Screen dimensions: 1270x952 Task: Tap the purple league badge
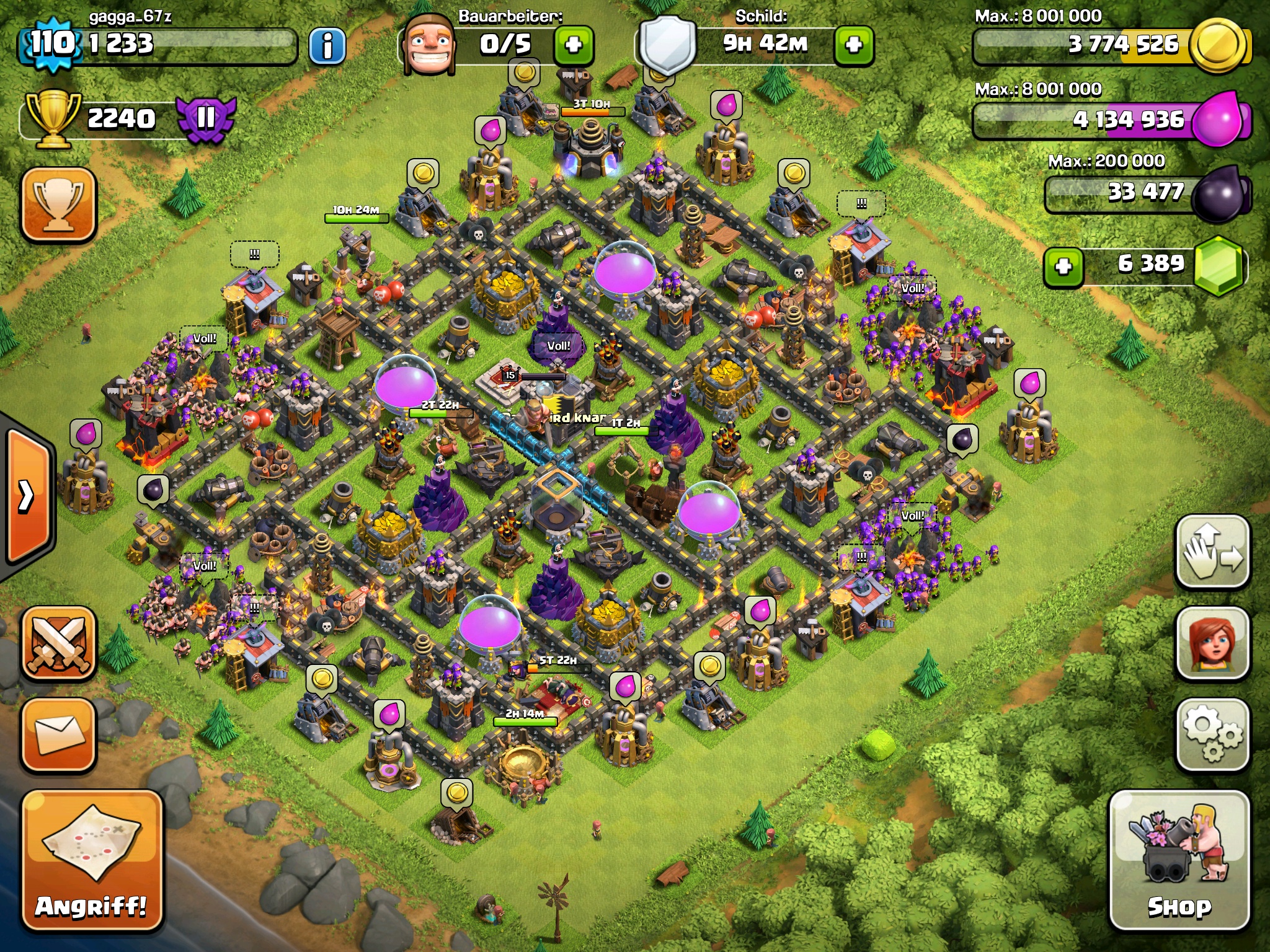click(x=206, y=118)
